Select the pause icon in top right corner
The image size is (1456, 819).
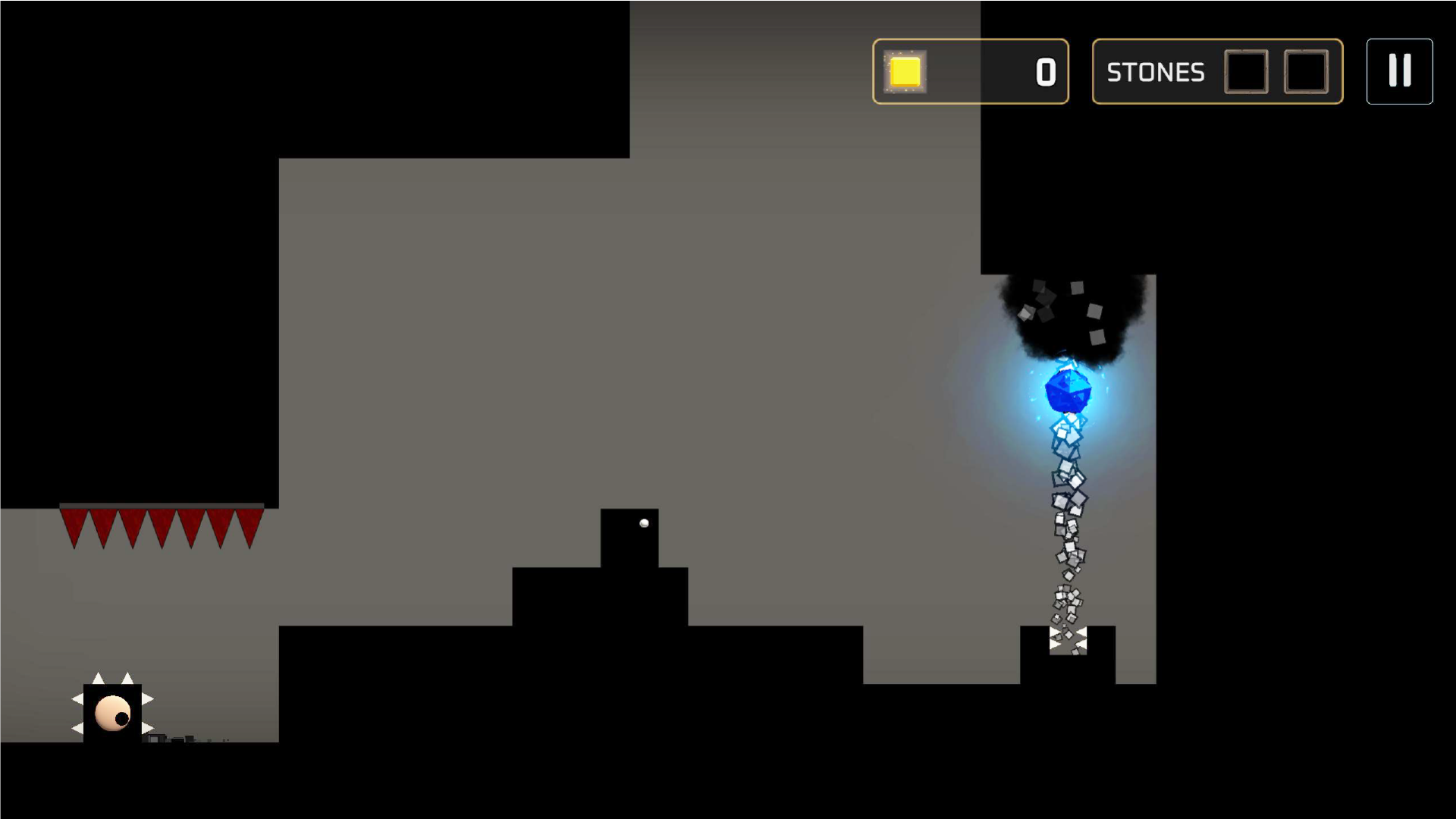coord(1398,71)
